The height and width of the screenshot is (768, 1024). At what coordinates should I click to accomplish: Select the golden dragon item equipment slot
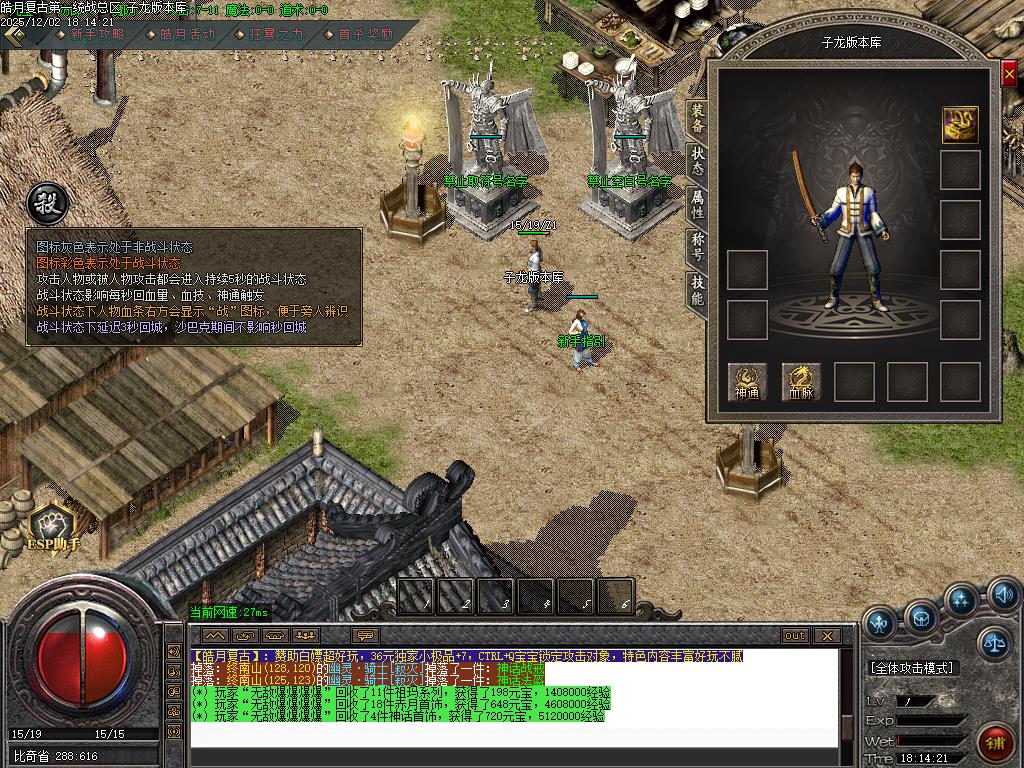(960, 124)
